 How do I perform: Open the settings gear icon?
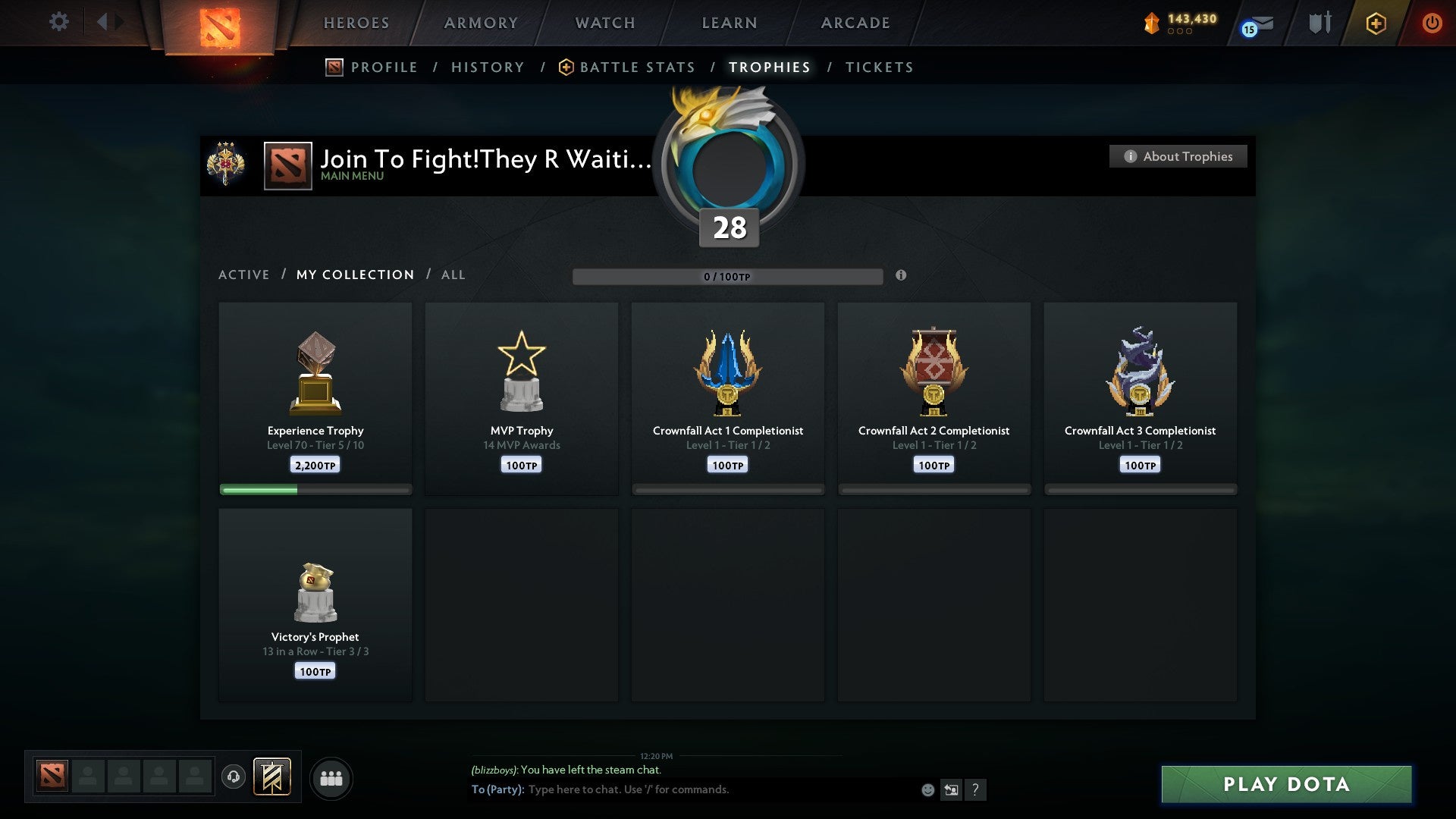[58, 22]
